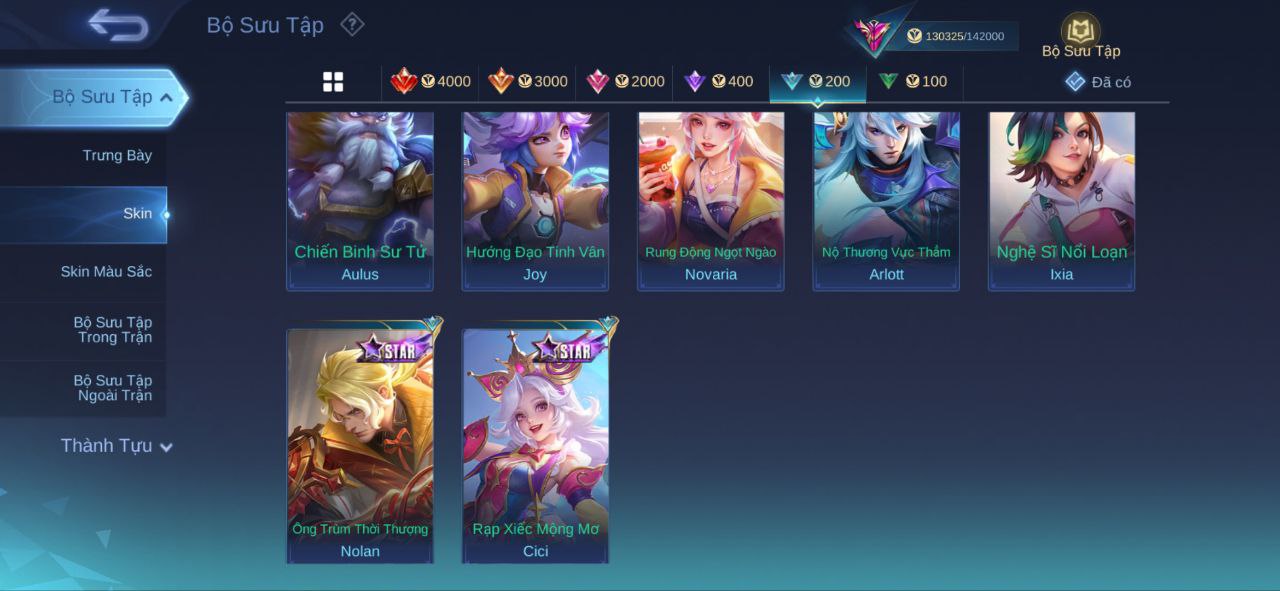The height and width of the screenshot is (591, 1280).
Task: Open the Trưng Bày sidebar entry
Action: pyautogui.click(x=117, y=155)
